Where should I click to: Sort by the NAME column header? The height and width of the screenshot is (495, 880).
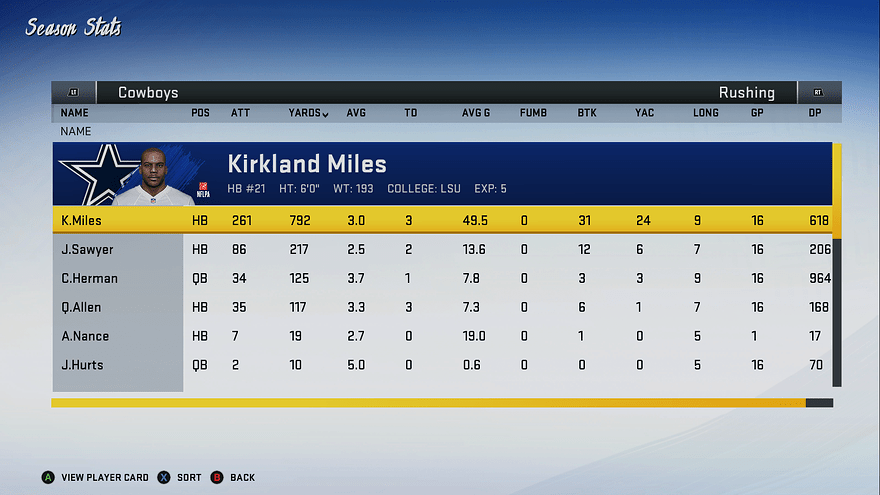(x=74, y=113)
